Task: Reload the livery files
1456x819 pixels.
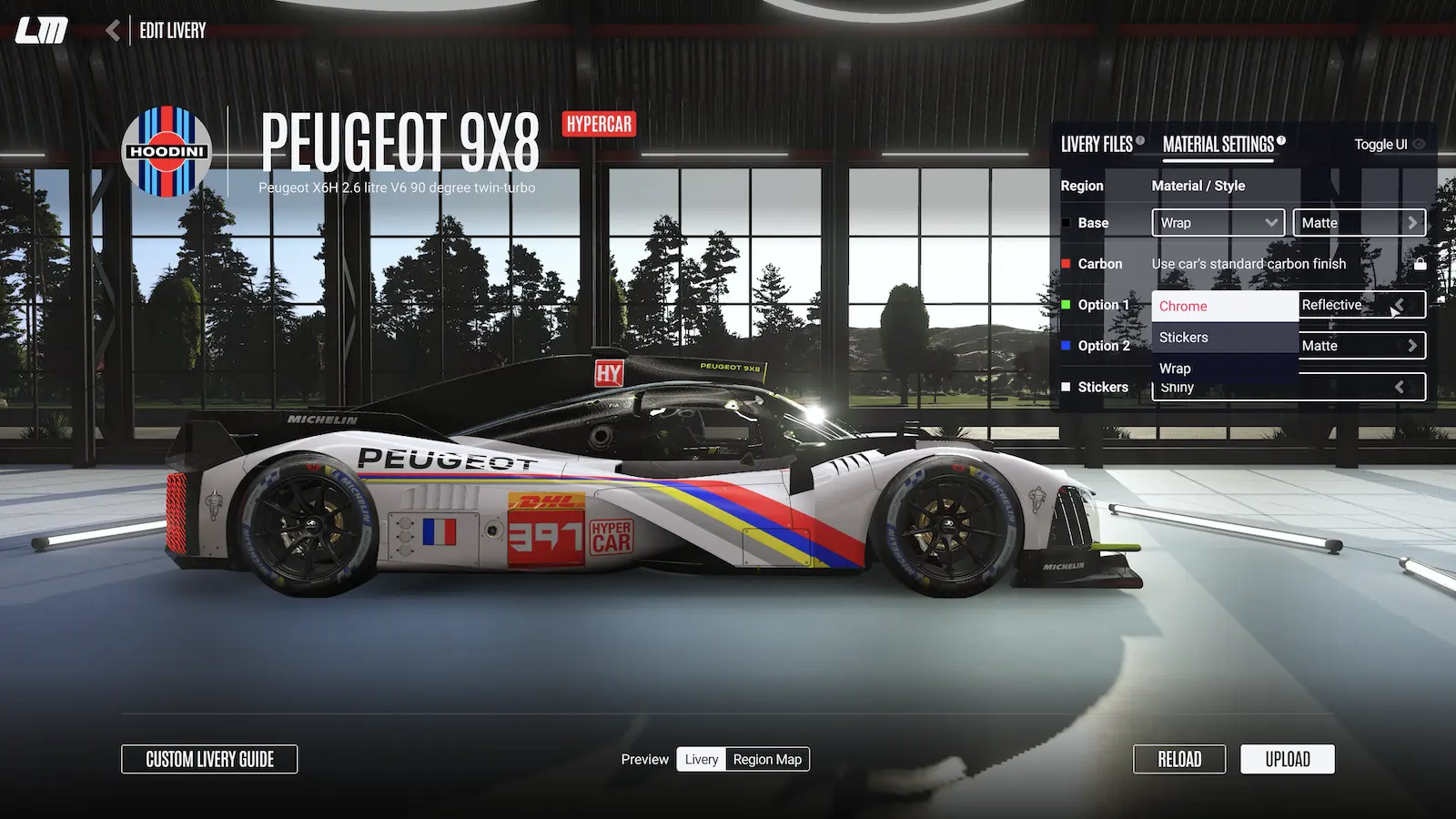Action: pos(1179,759)
